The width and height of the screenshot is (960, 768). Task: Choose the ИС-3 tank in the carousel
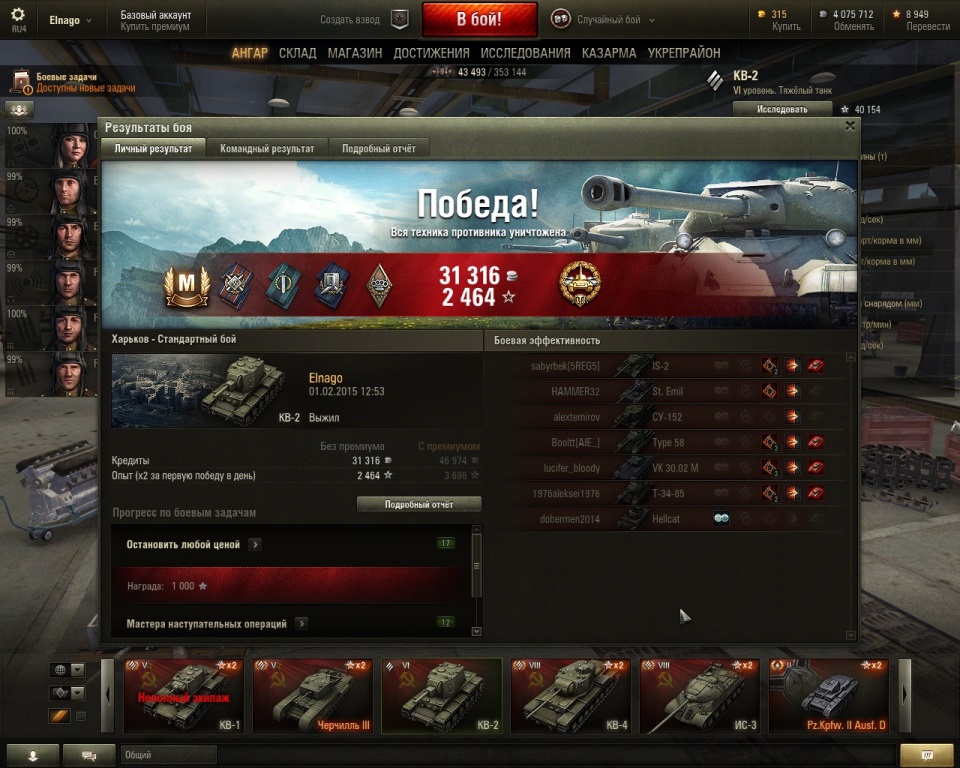(699, 696)
